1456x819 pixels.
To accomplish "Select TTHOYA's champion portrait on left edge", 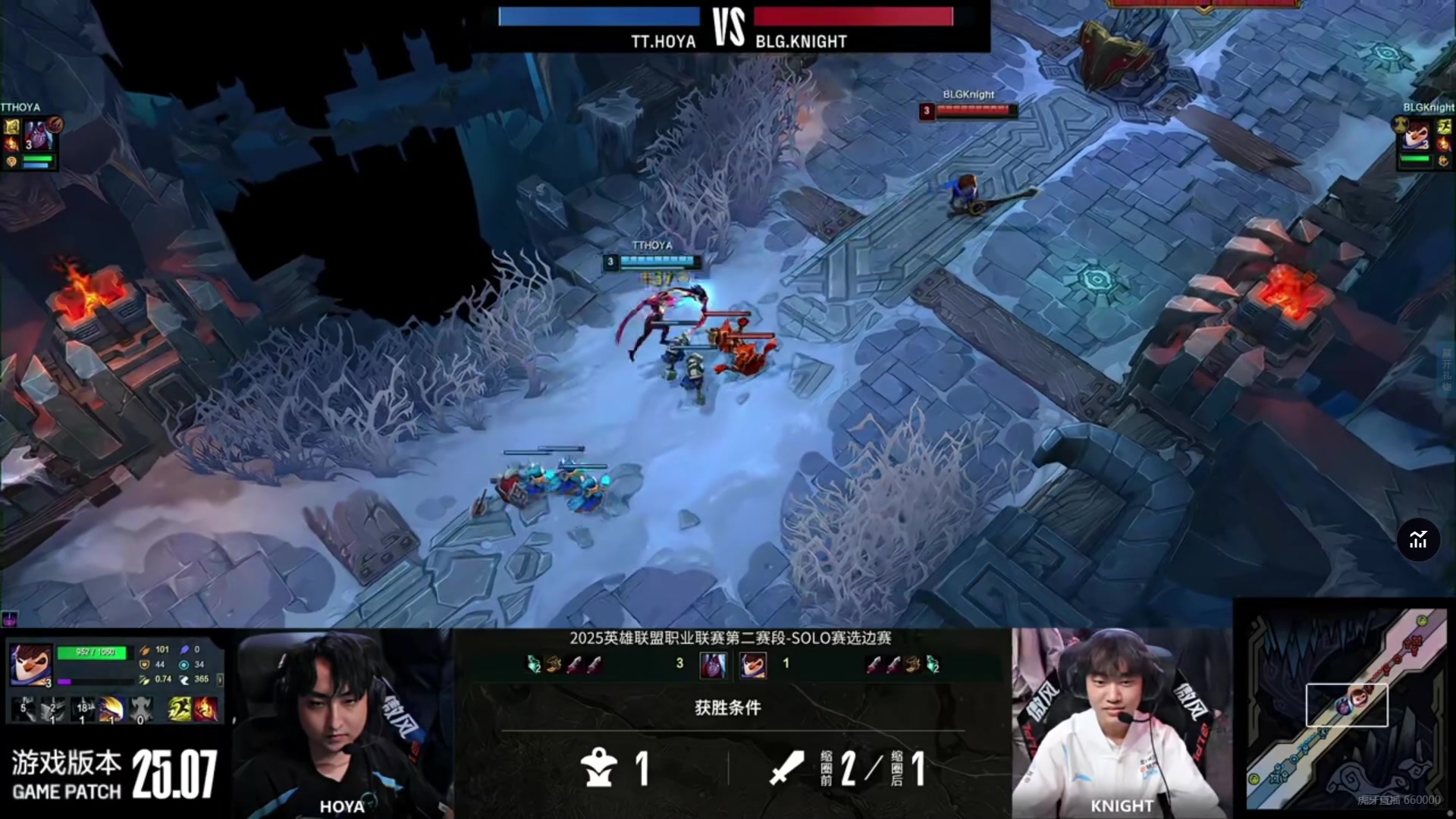I will [38, 136].
